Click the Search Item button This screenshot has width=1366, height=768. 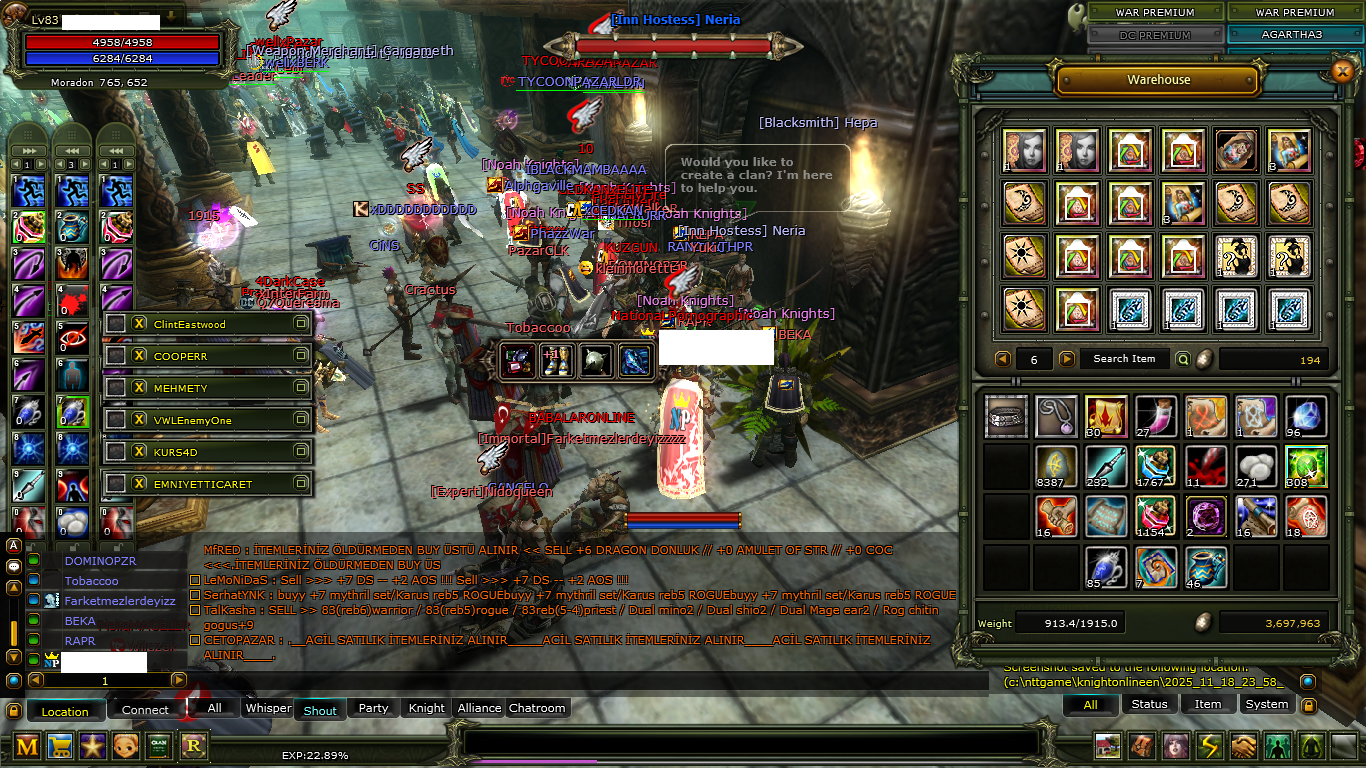pos(1123,359)
